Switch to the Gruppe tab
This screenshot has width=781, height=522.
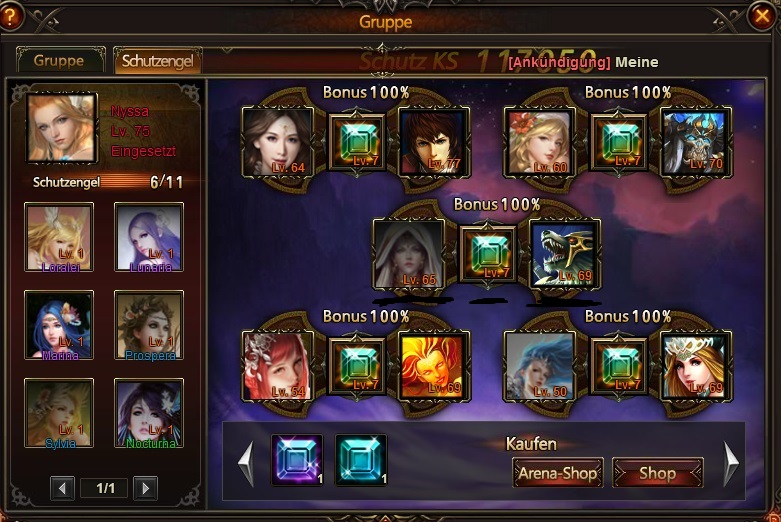pos(59,60)
